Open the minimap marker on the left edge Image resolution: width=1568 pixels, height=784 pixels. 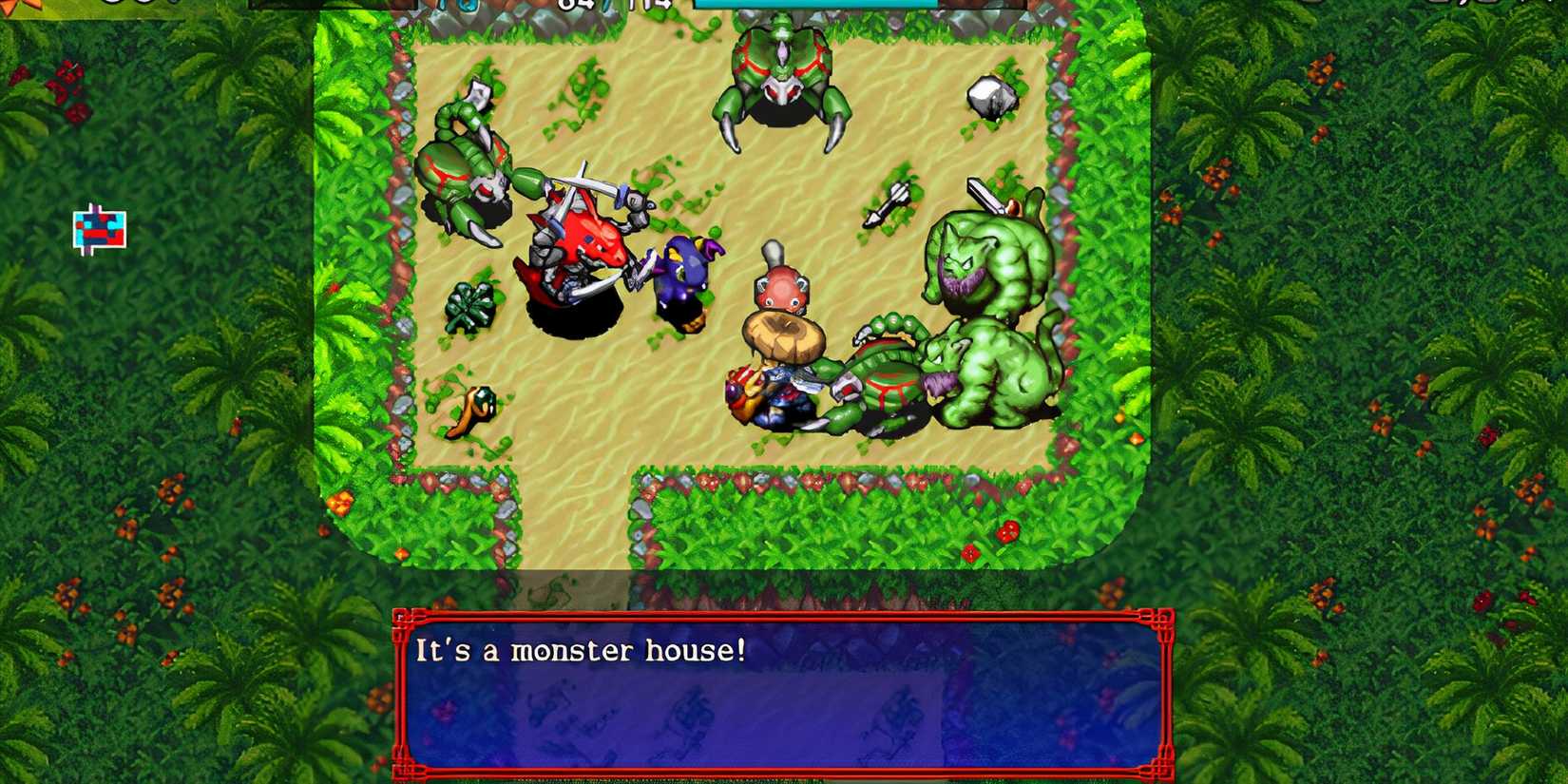(98, 228)
